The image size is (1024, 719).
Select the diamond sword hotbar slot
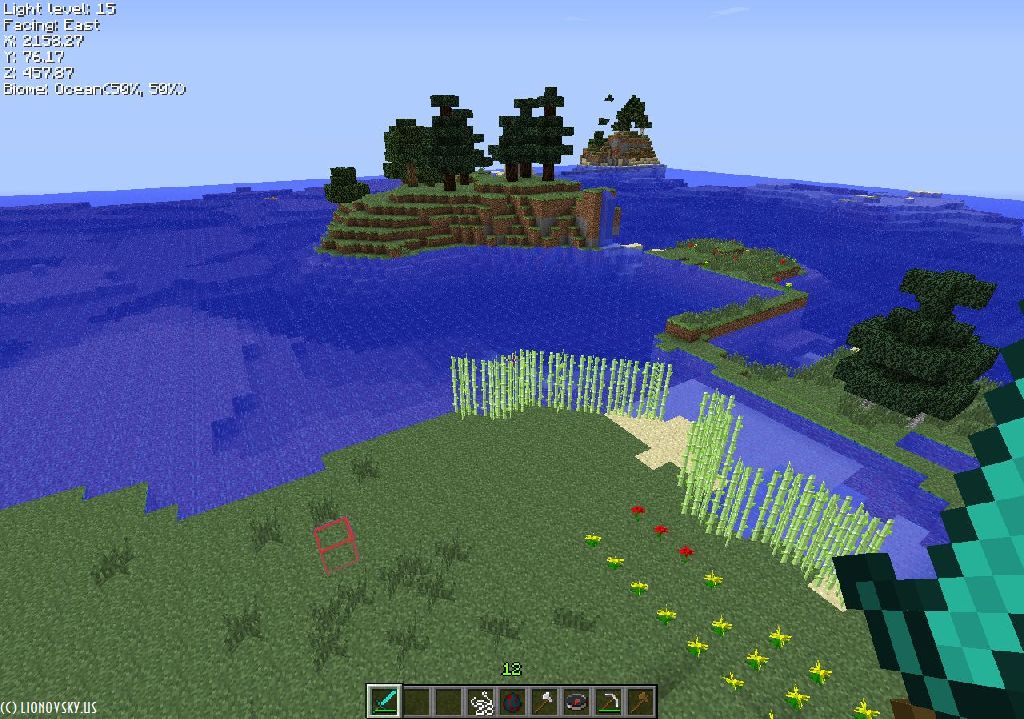click(x=384, y=701)
